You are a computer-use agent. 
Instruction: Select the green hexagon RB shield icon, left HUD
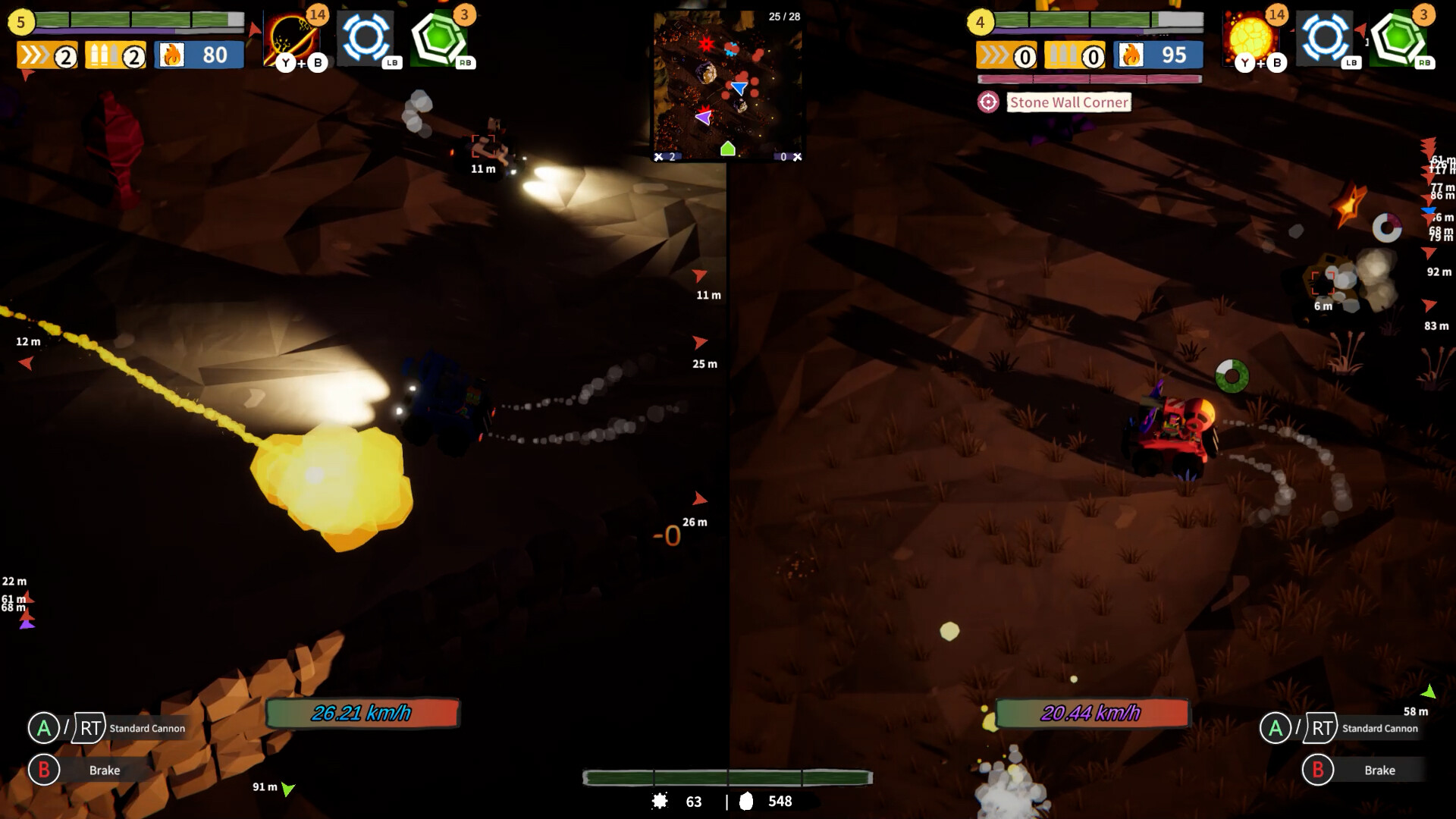[x=441, y=37]
